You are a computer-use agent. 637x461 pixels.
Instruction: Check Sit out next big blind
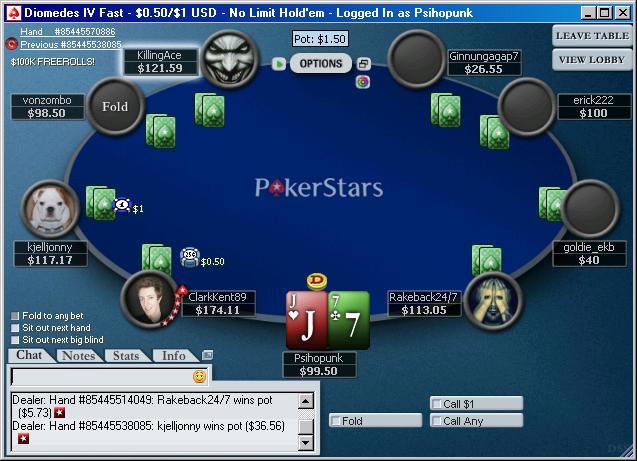[x=15, y=340]
